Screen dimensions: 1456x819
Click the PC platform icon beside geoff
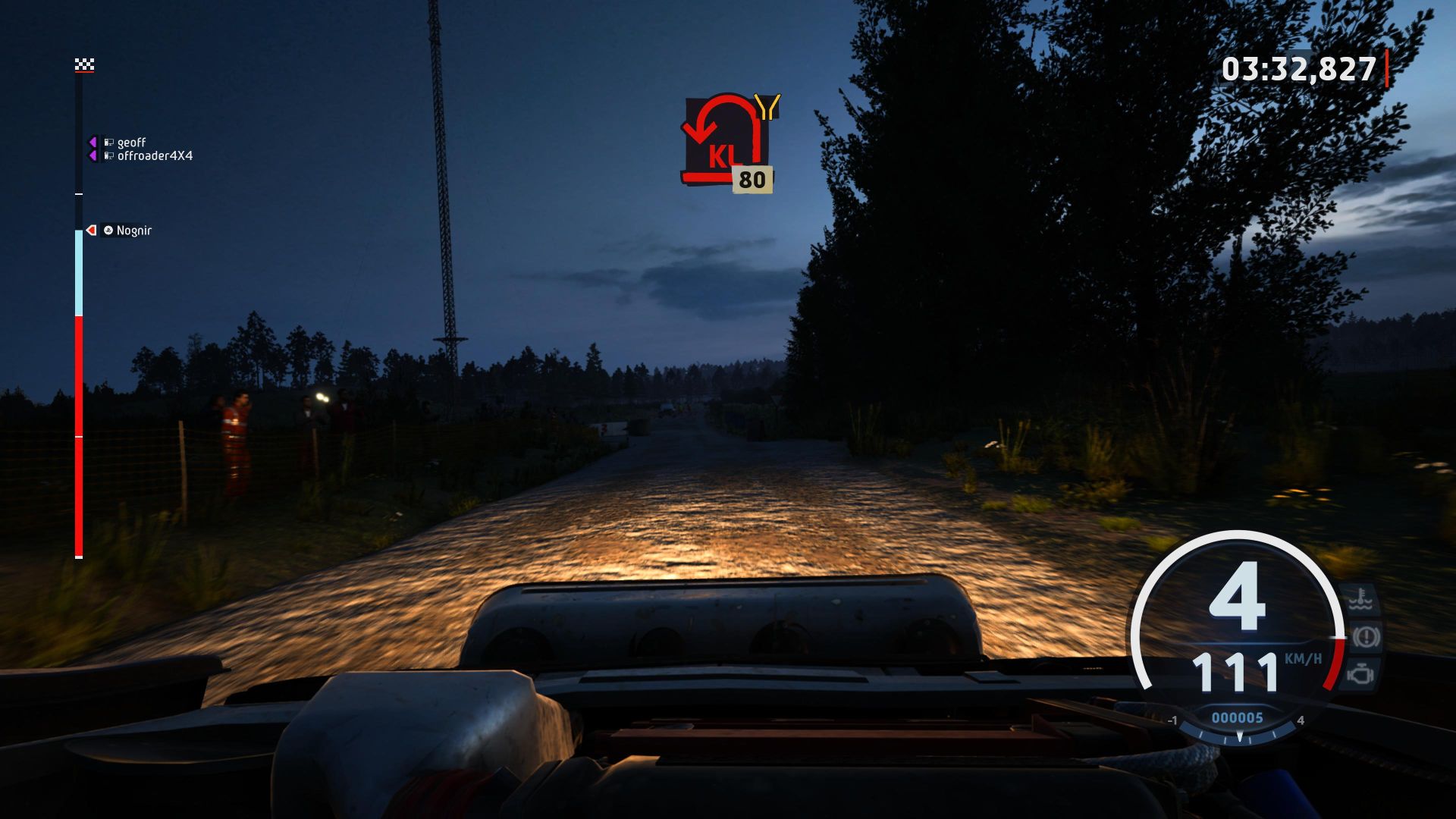click(x=109, y=142)
